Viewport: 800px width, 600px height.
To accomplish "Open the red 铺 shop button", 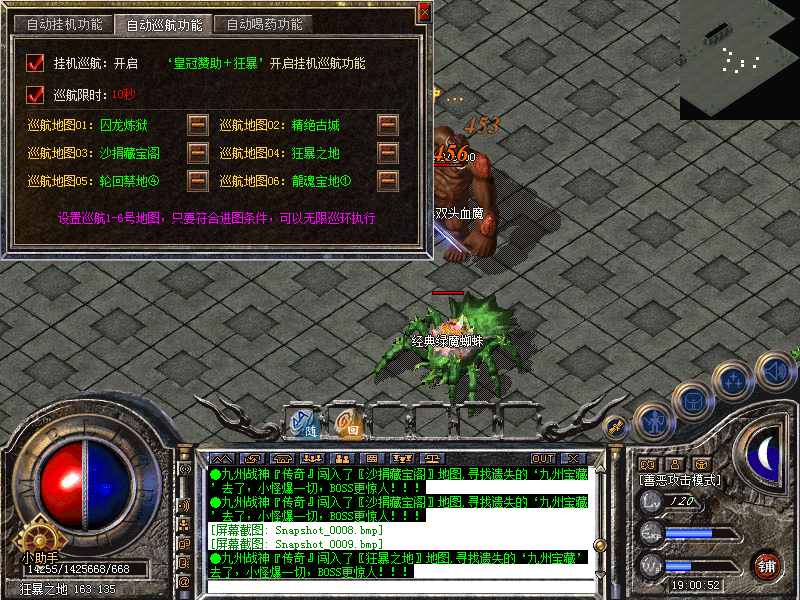I will click(768, 564).
